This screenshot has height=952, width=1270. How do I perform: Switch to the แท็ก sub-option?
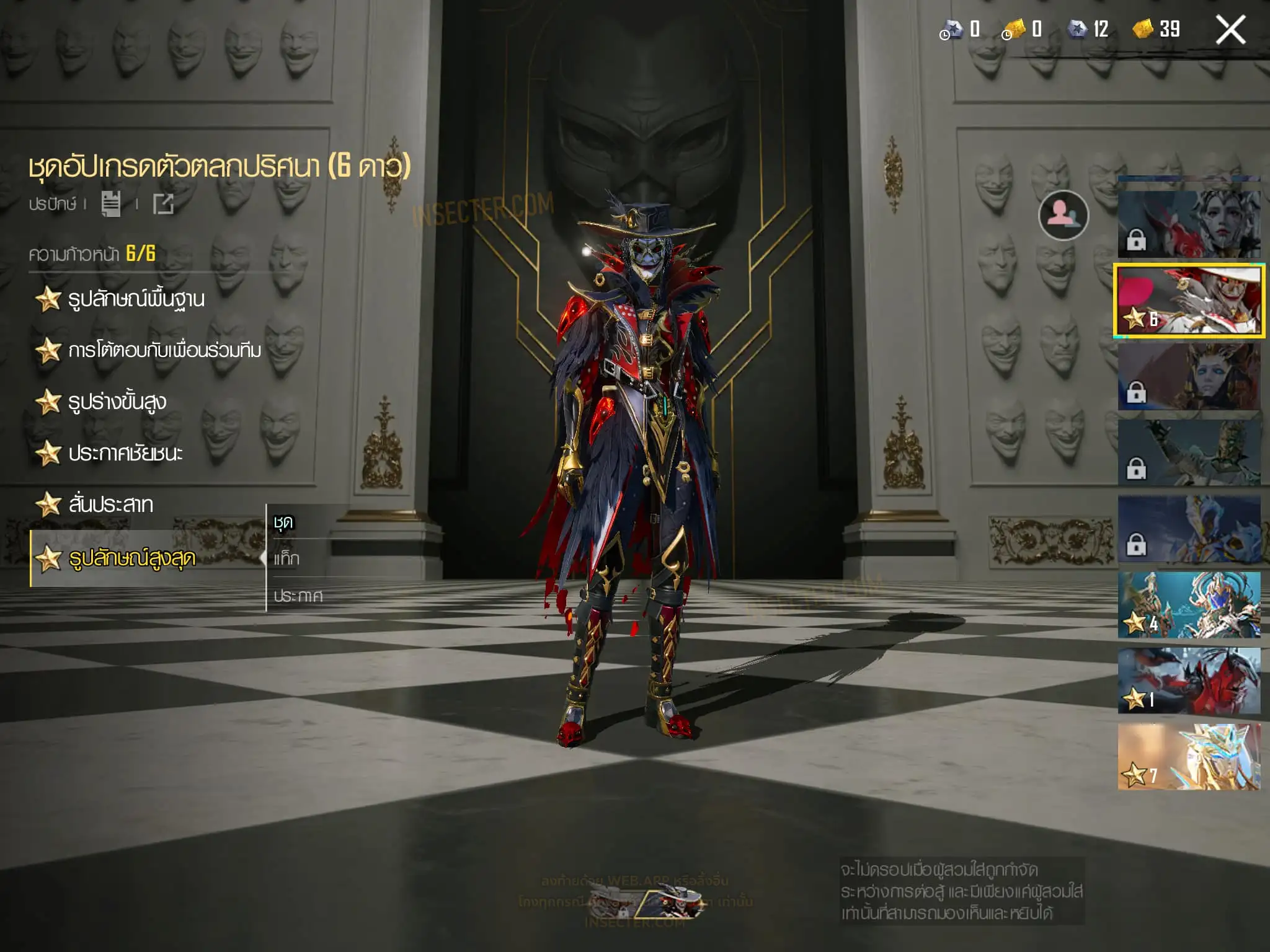click(286, 559)
